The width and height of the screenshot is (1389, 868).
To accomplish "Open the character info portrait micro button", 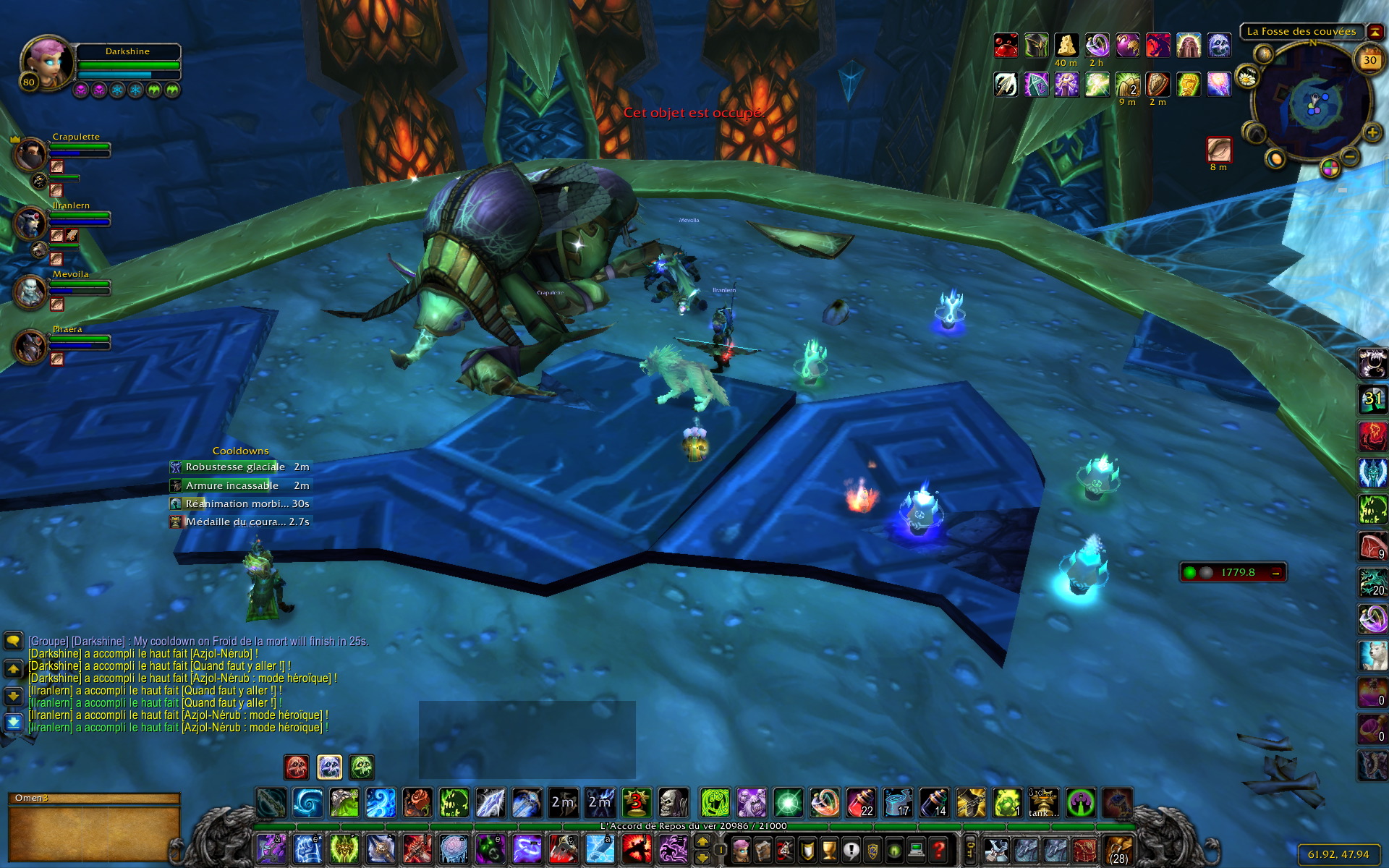I will click(x=741, y=849).
